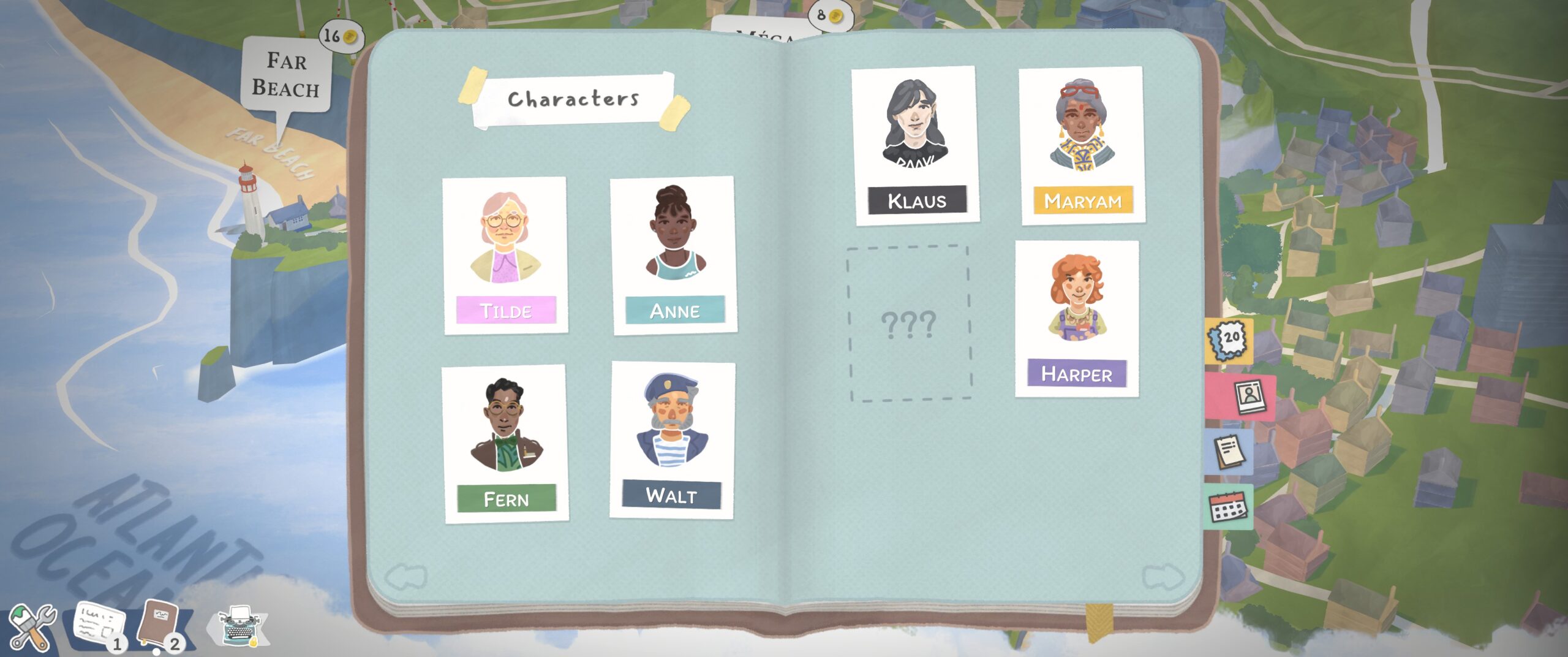Turn to the next notebook page

(1163, 577)
